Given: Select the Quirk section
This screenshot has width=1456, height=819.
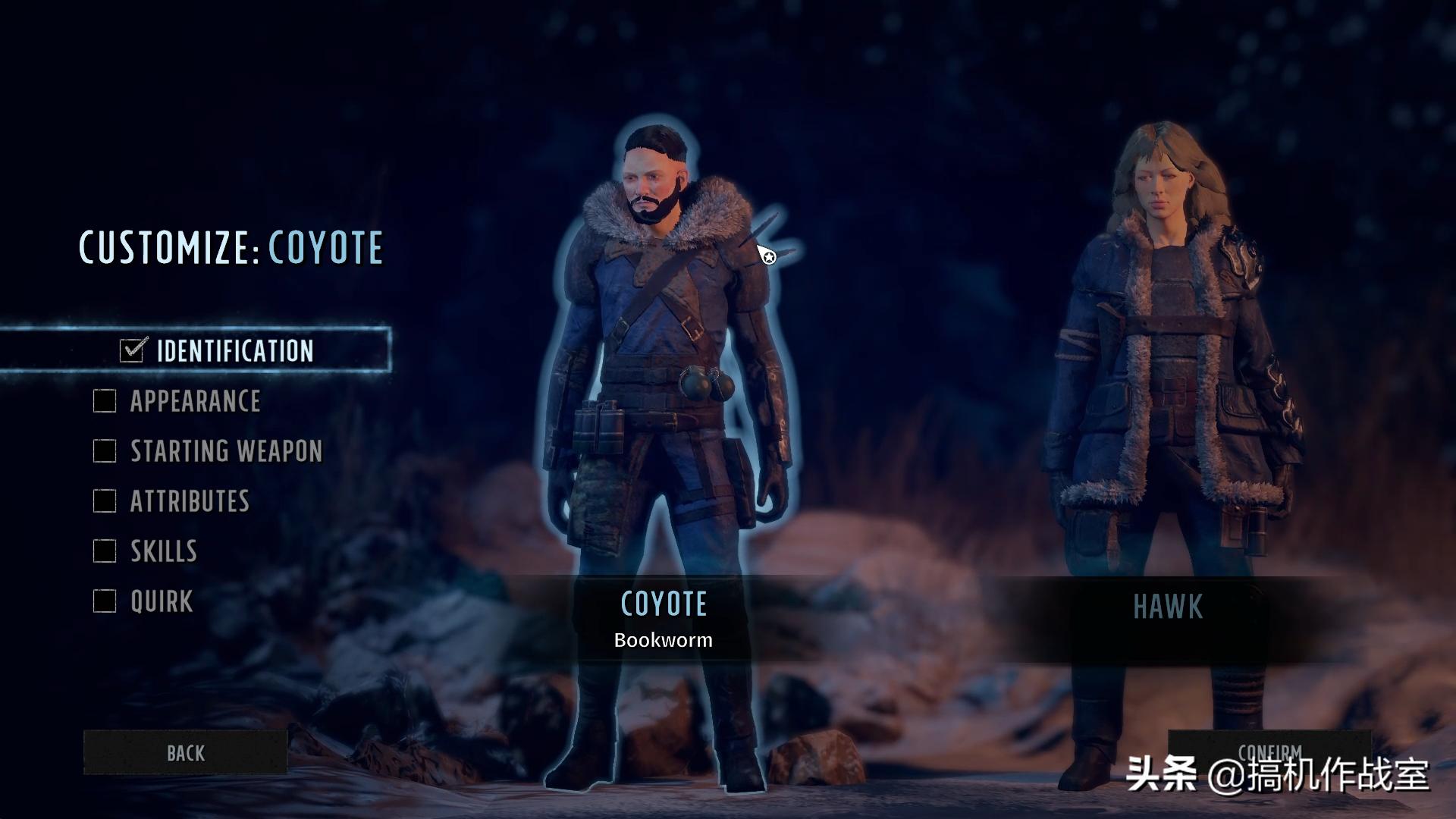Looking at the screenshot, I should pos(161,601).
